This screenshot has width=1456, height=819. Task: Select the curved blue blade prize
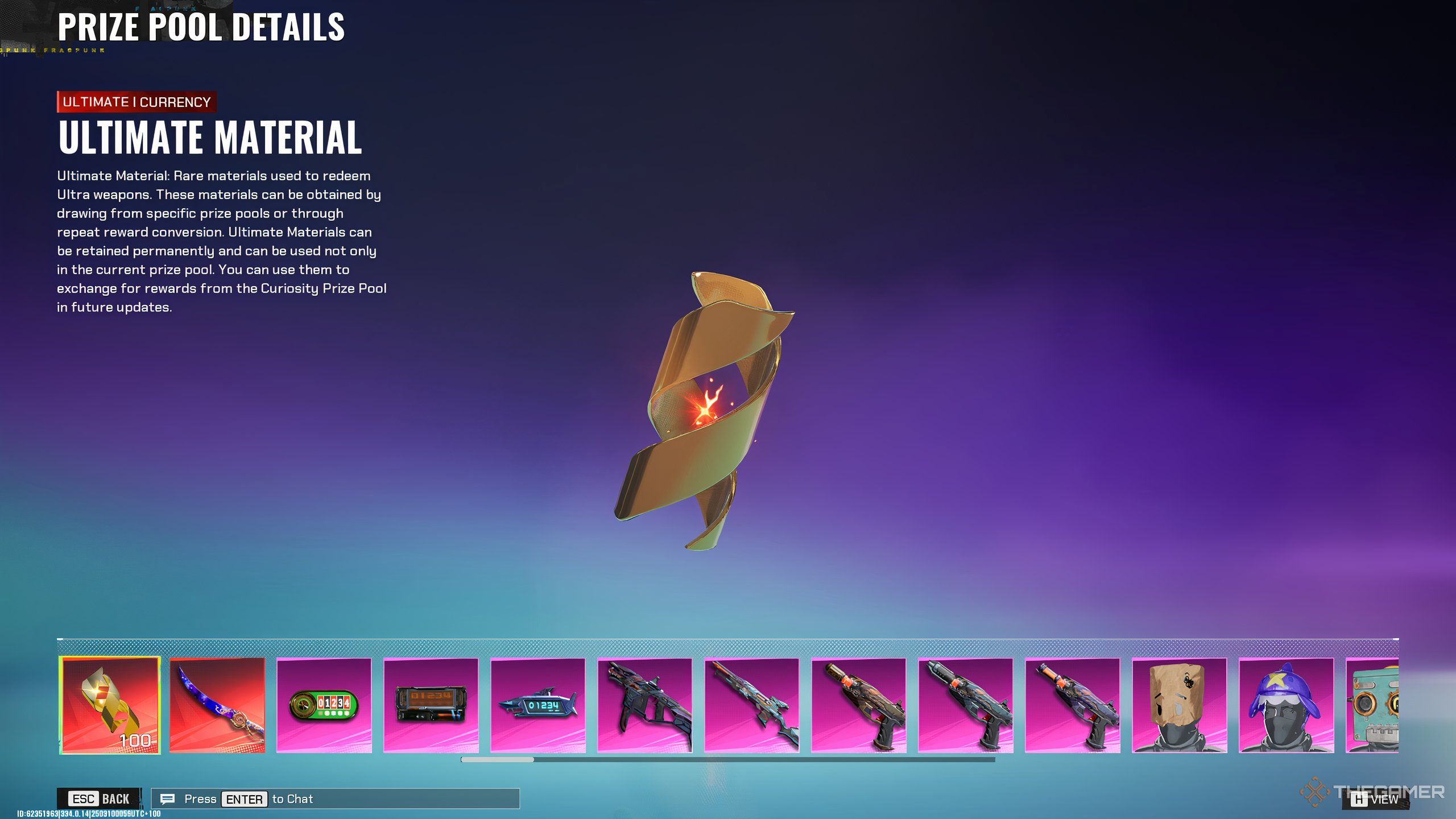[217, 705]
